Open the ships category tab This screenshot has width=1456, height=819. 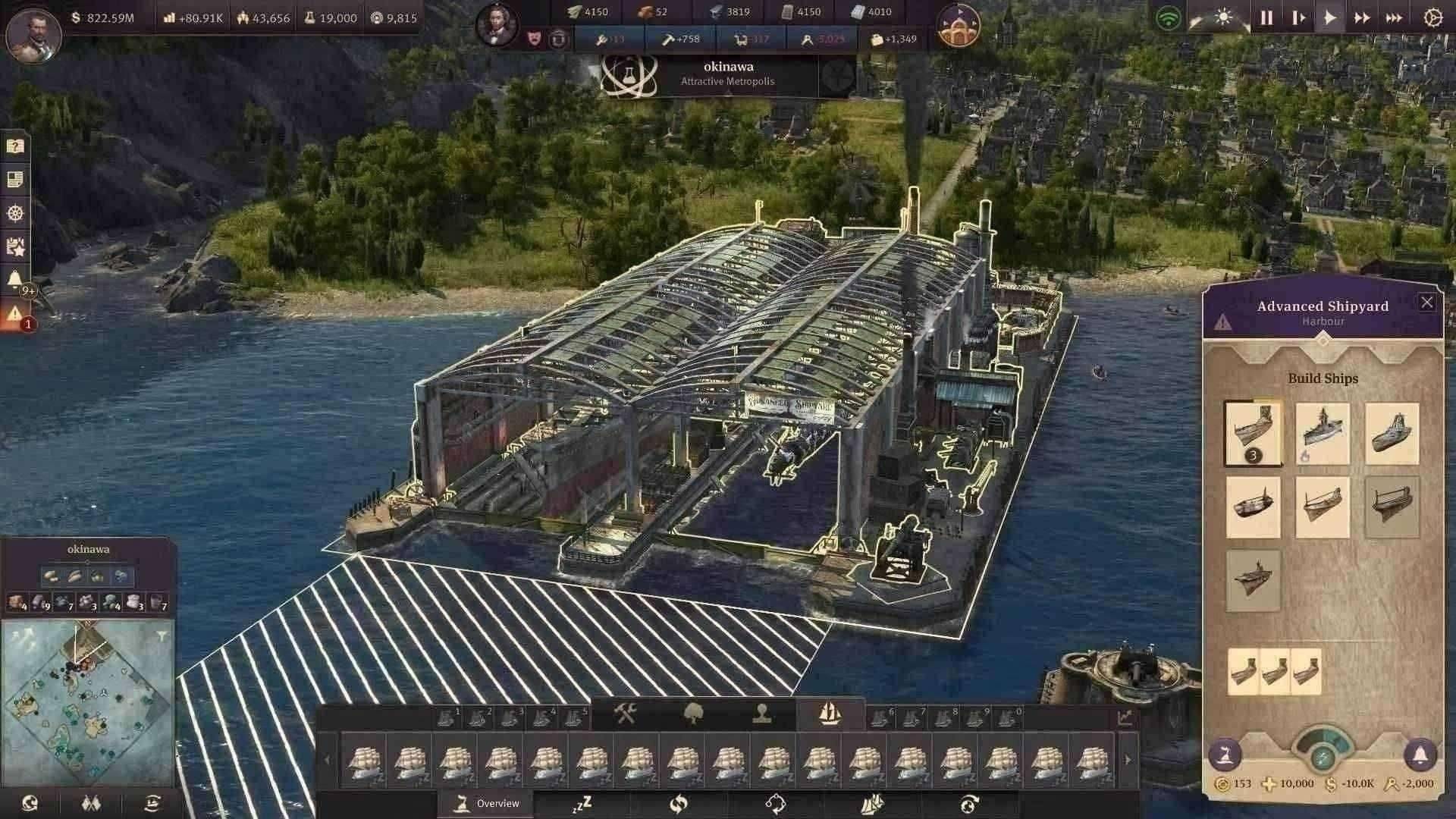coord(830,714)
